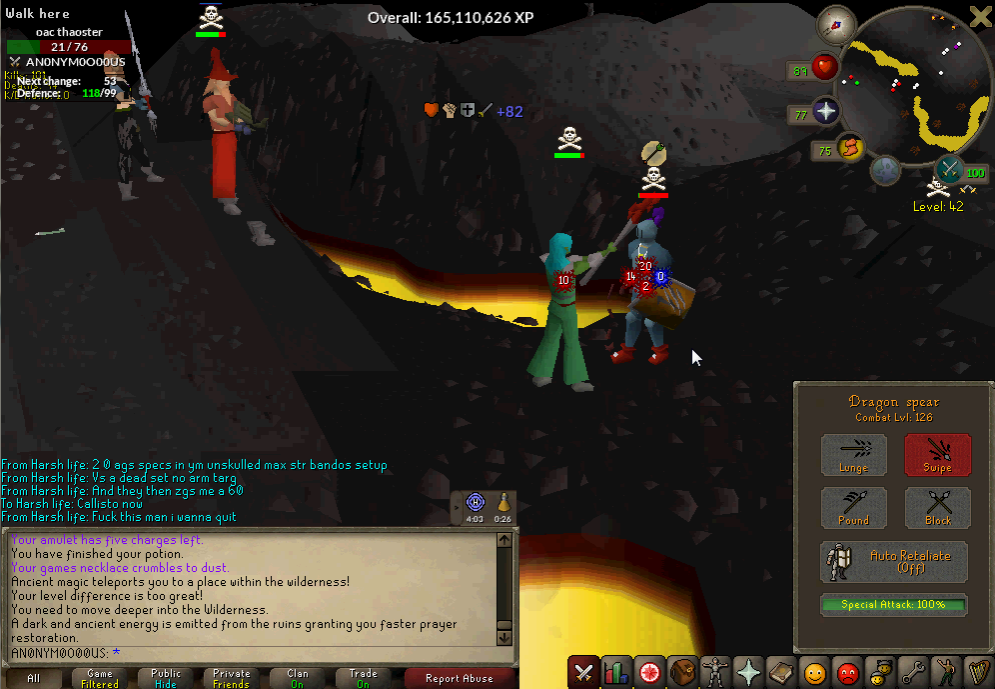Select the Block defensive style

click(937, 507)
